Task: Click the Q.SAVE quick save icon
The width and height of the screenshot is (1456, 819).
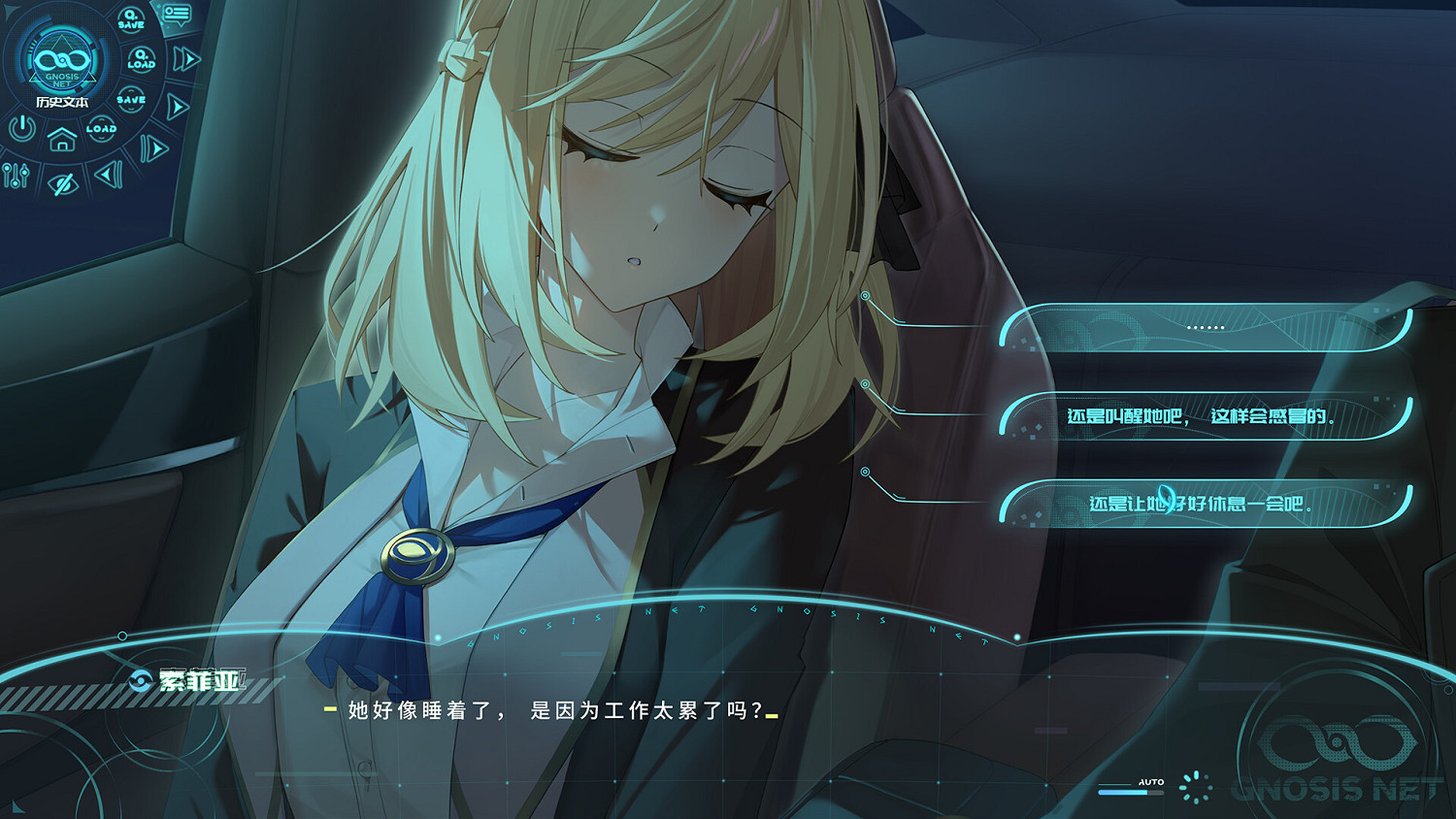Action: click(x=130, y=17)
